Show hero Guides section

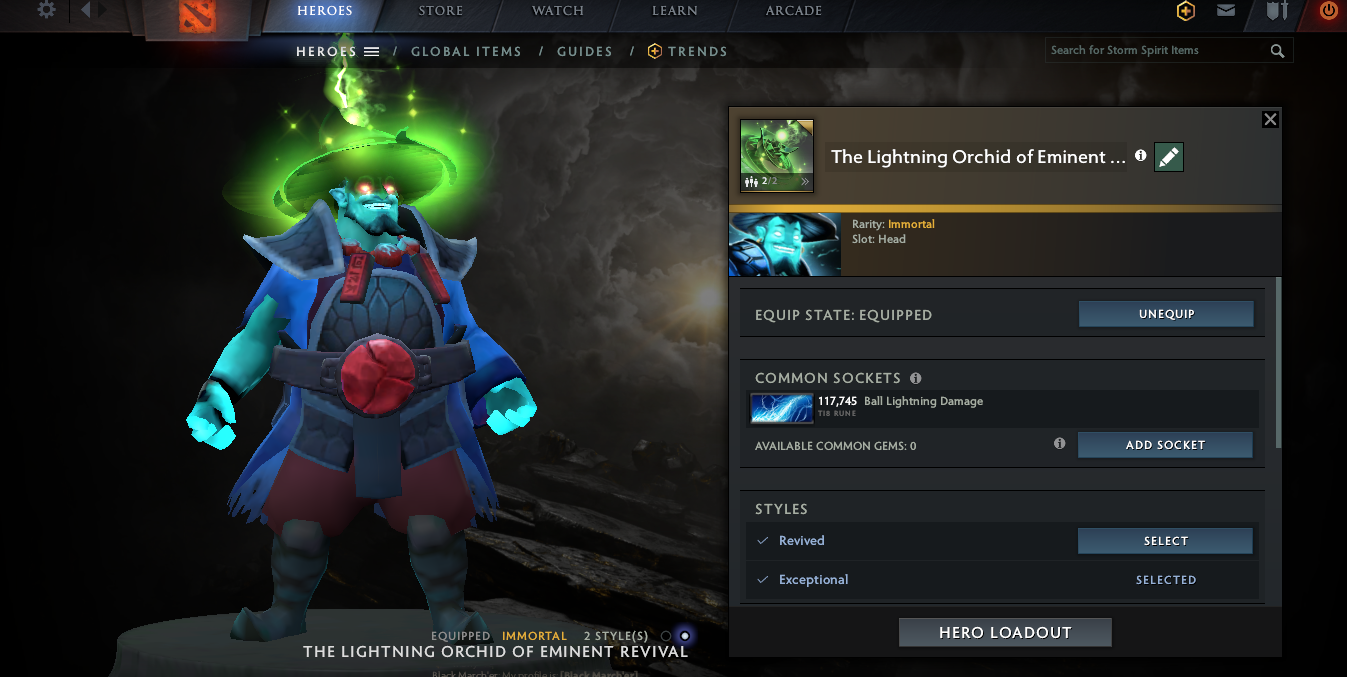point(585,52)
